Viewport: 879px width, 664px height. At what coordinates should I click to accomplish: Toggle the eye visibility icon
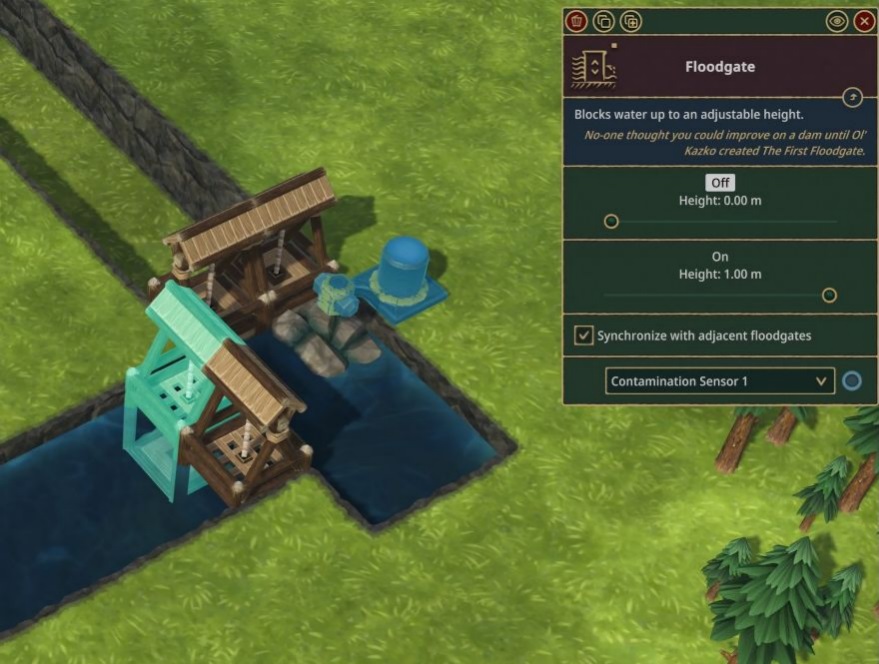(x=837, y=21)
